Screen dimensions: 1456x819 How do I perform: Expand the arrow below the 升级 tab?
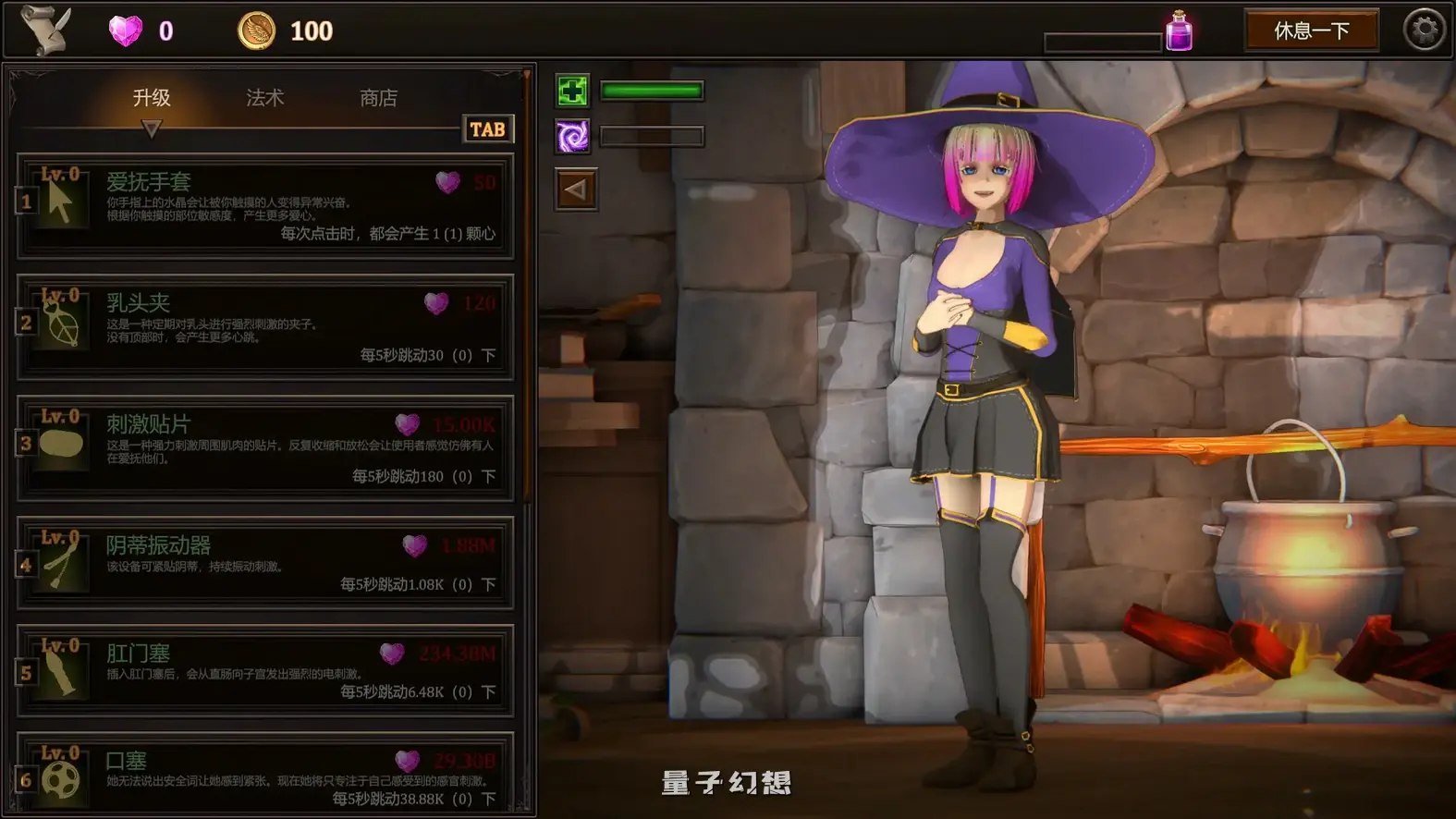pos(151,124)
